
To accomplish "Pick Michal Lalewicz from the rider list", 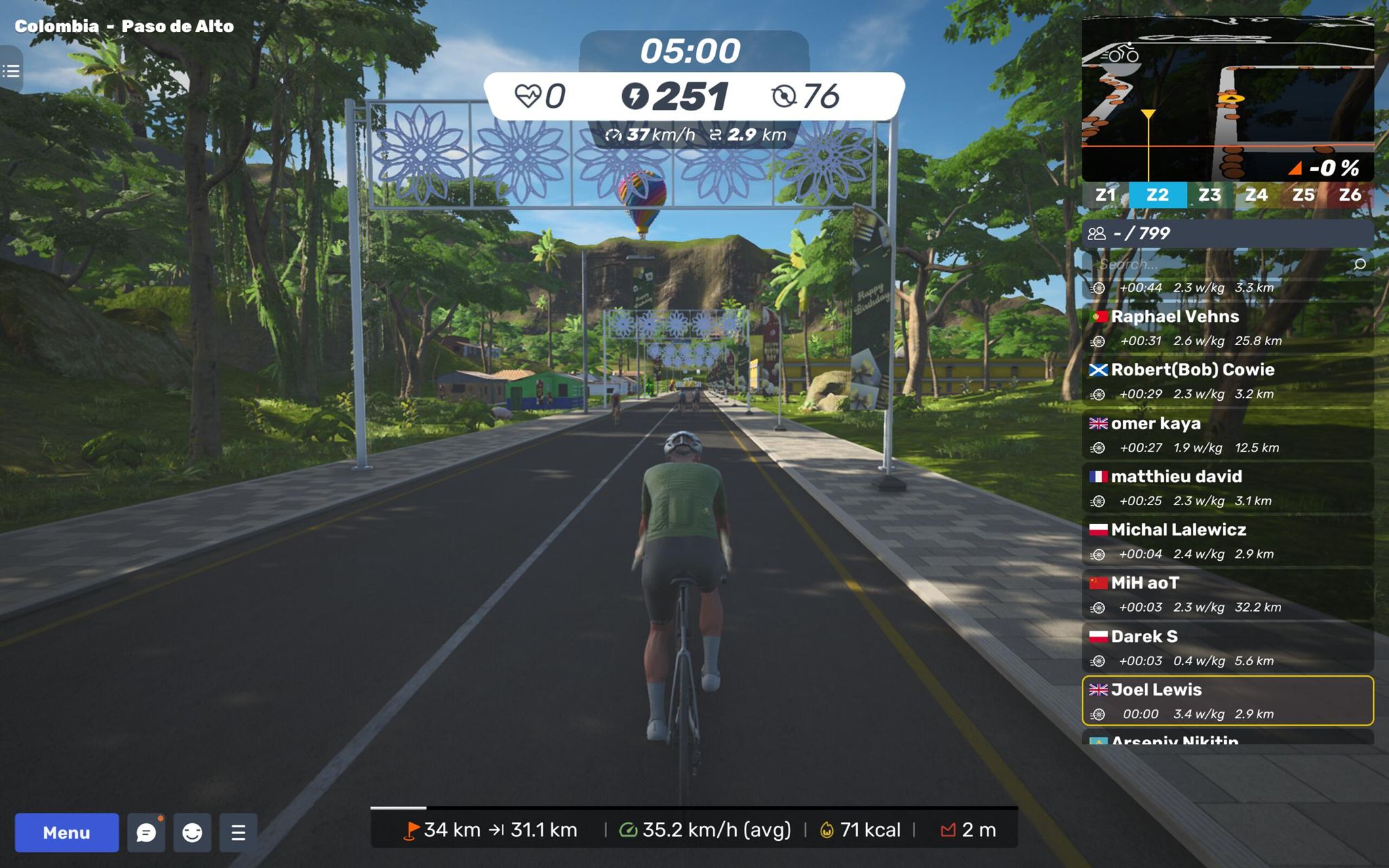I will [1227, 541].
